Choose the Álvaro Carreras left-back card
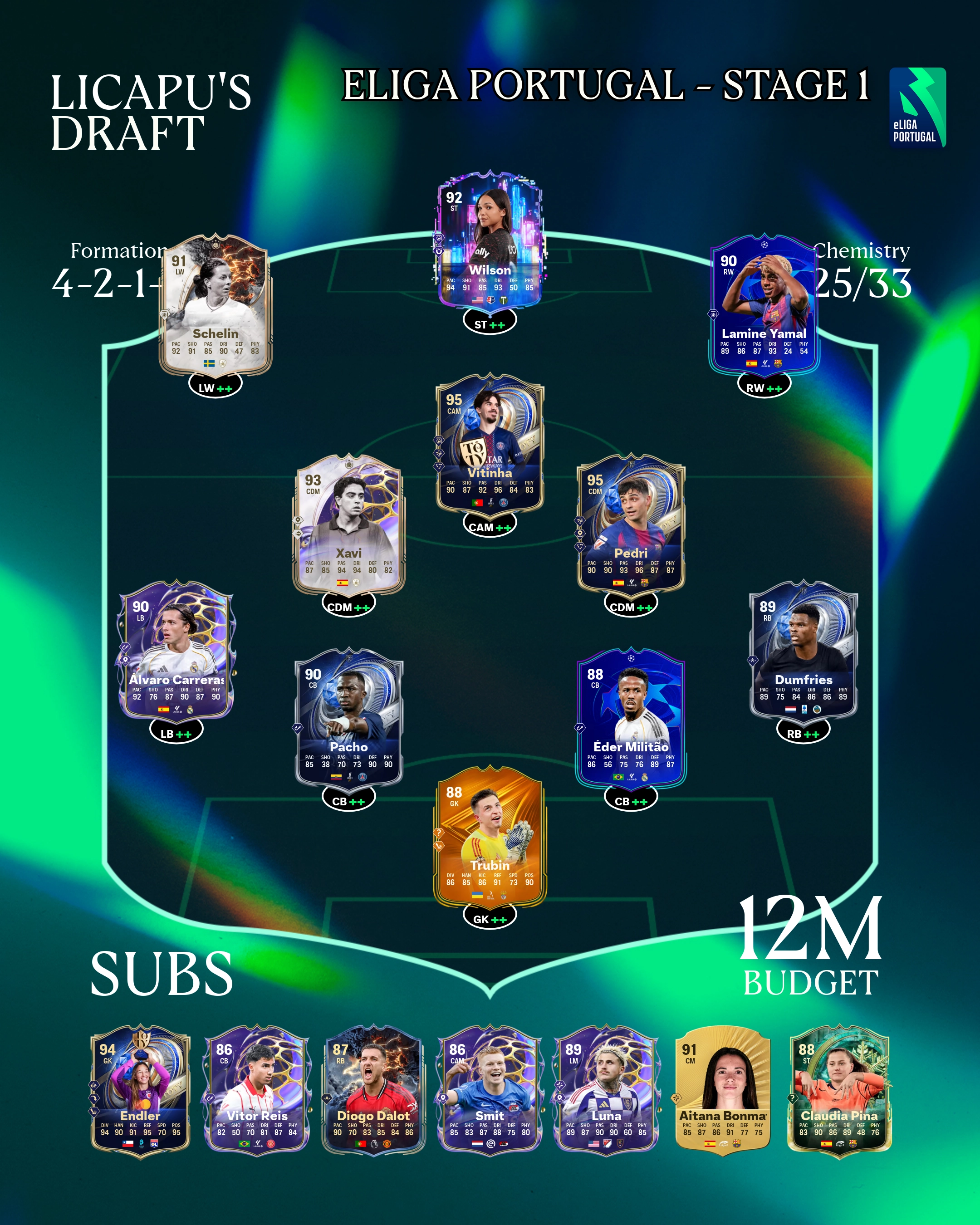The image size is (980, 1225). [x=176, y=651]
